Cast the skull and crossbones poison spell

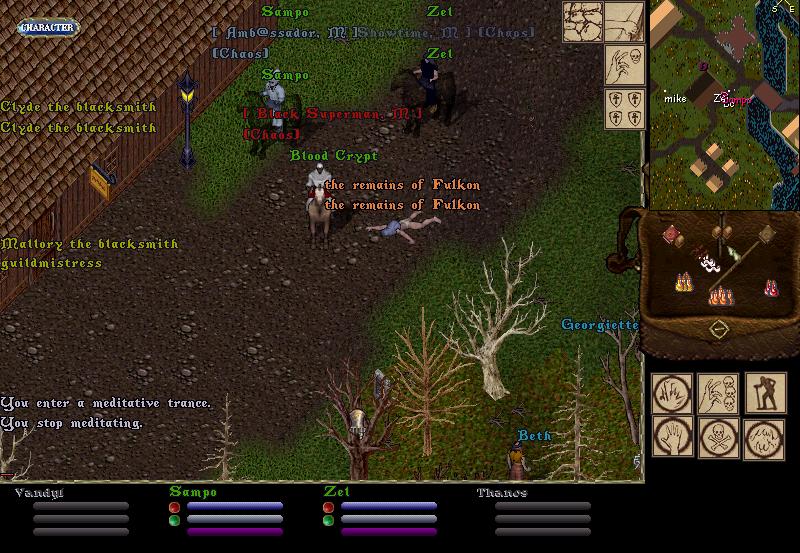(717, 437)
